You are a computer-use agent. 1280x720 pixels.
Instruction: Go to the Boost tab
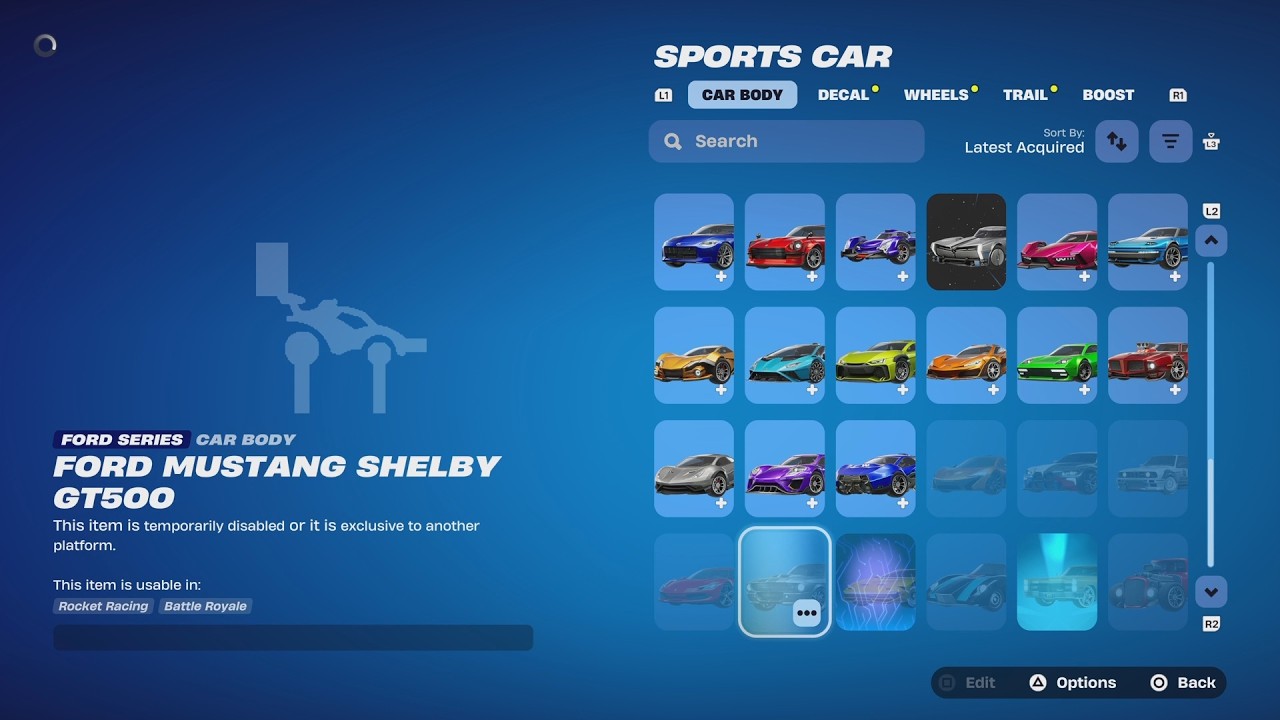[1108, 95]
